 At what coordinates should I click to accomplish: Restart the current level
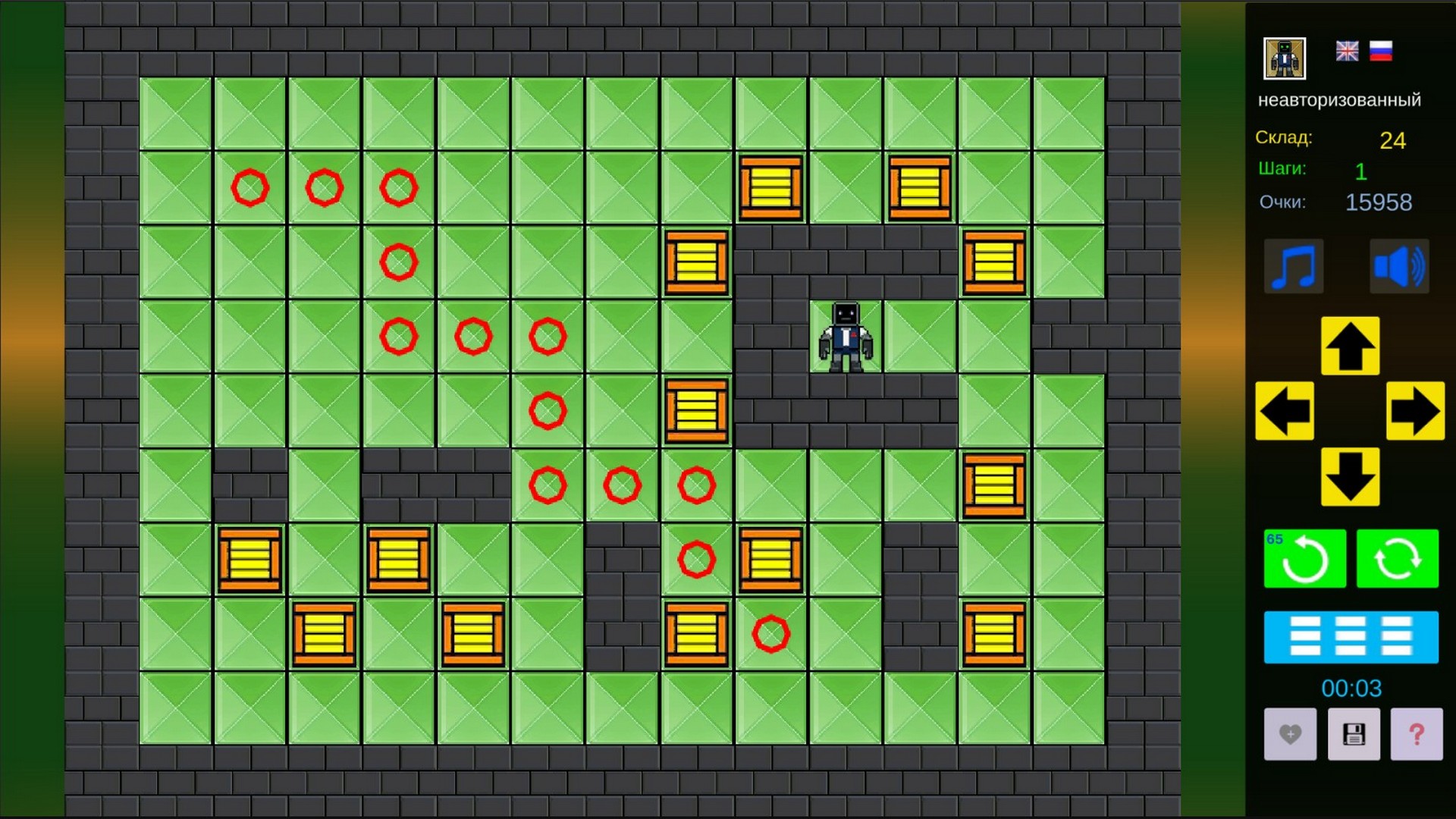(1398, 558)
